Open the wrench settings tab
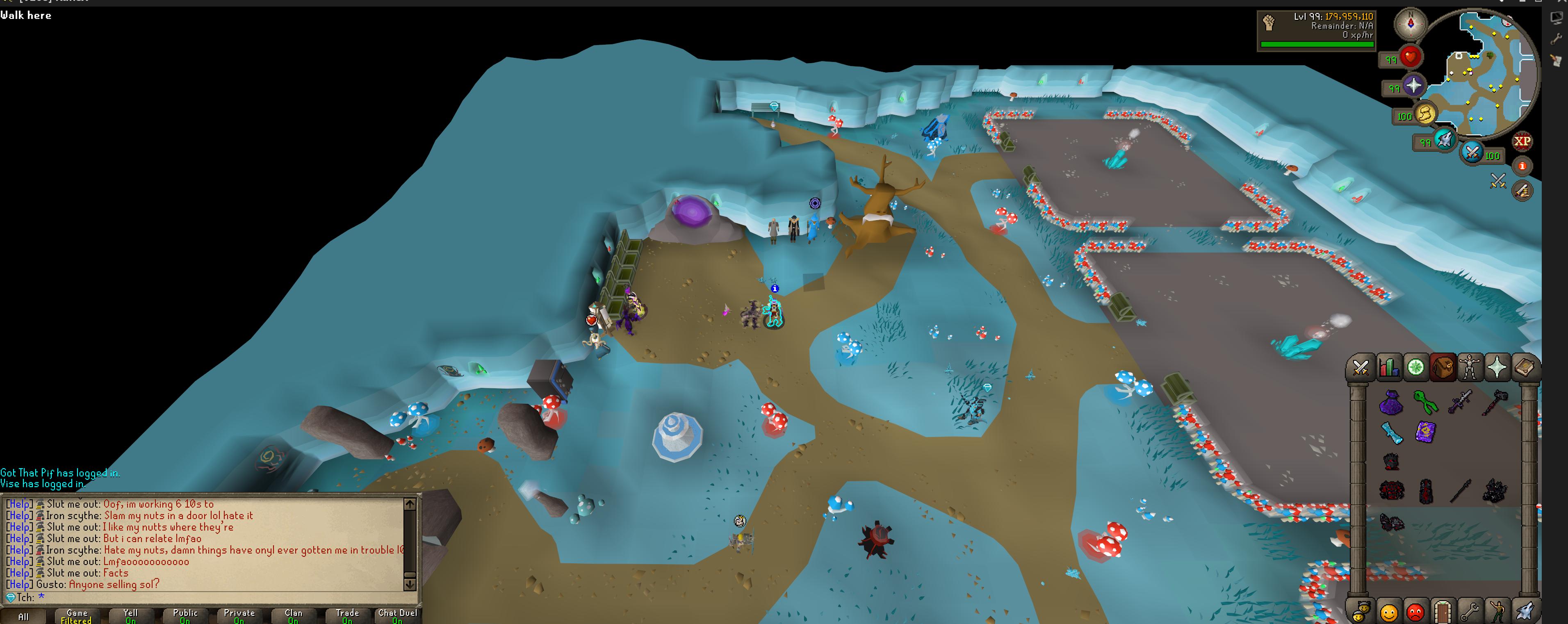The height and width of the screenshot is (624, 1568). click(1470, 610)
